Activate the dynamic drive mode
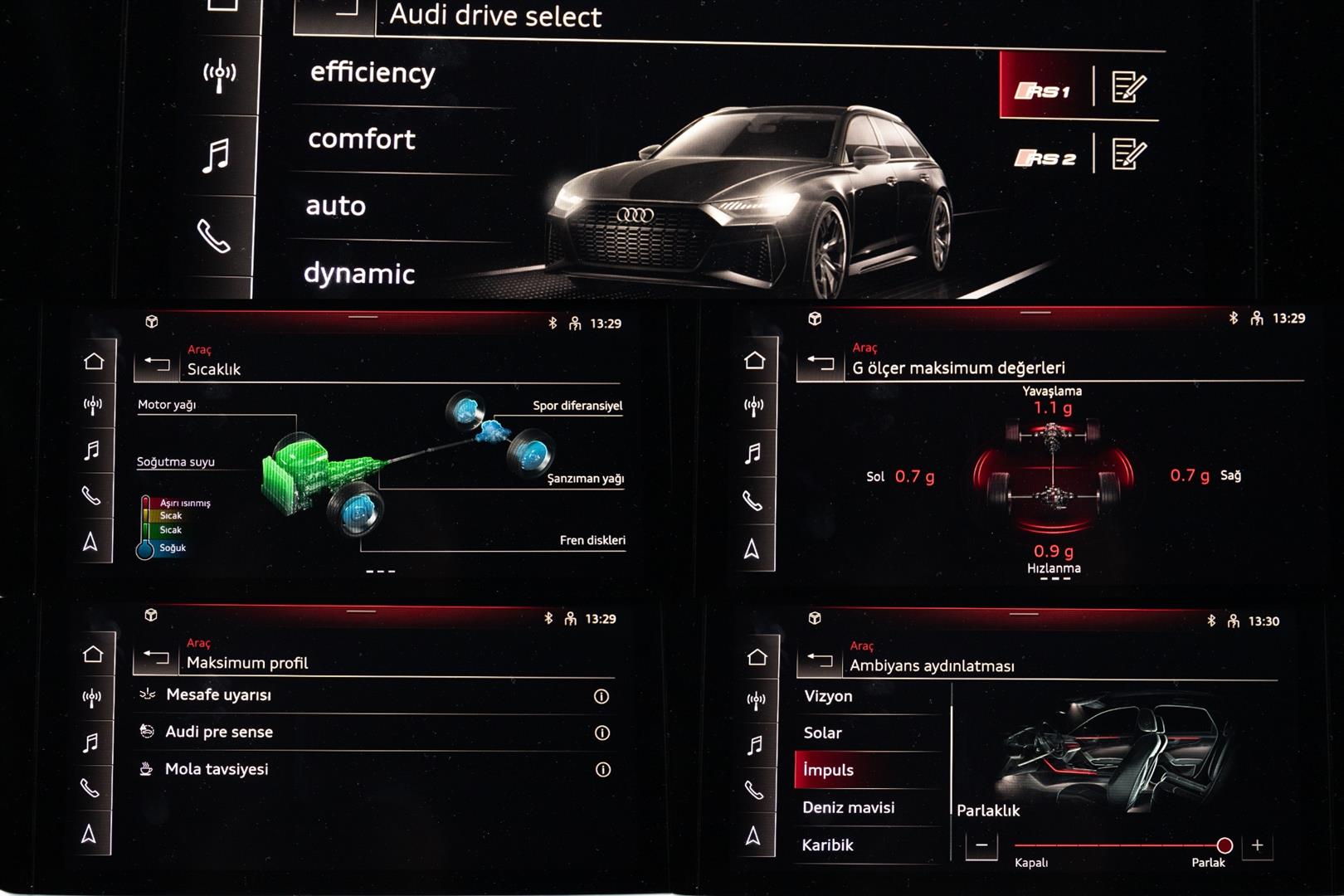The width and height of the screenshot is (1344, 896). click(x=359, y=273)
